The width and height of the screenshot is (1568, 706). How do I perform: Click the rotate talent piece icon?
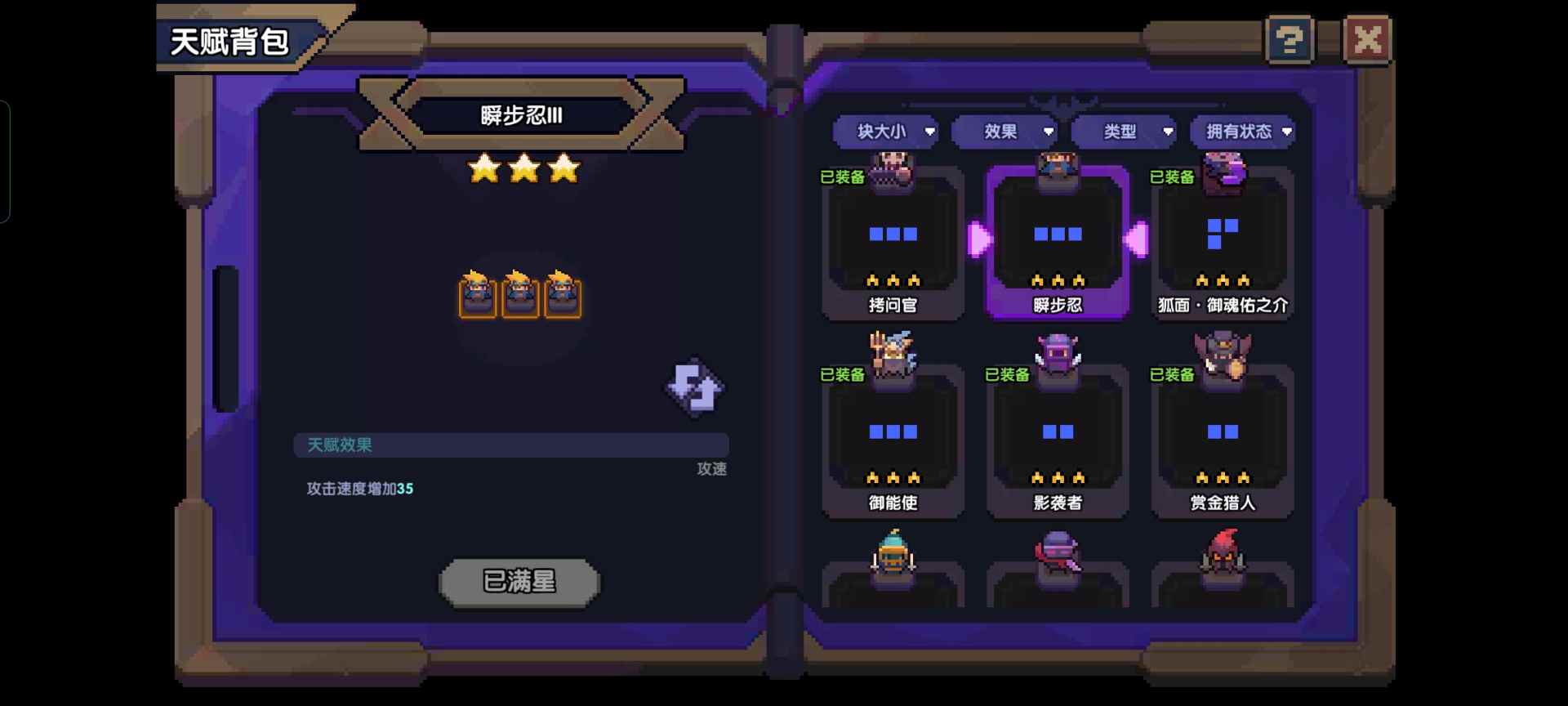[x=693, y=387]
